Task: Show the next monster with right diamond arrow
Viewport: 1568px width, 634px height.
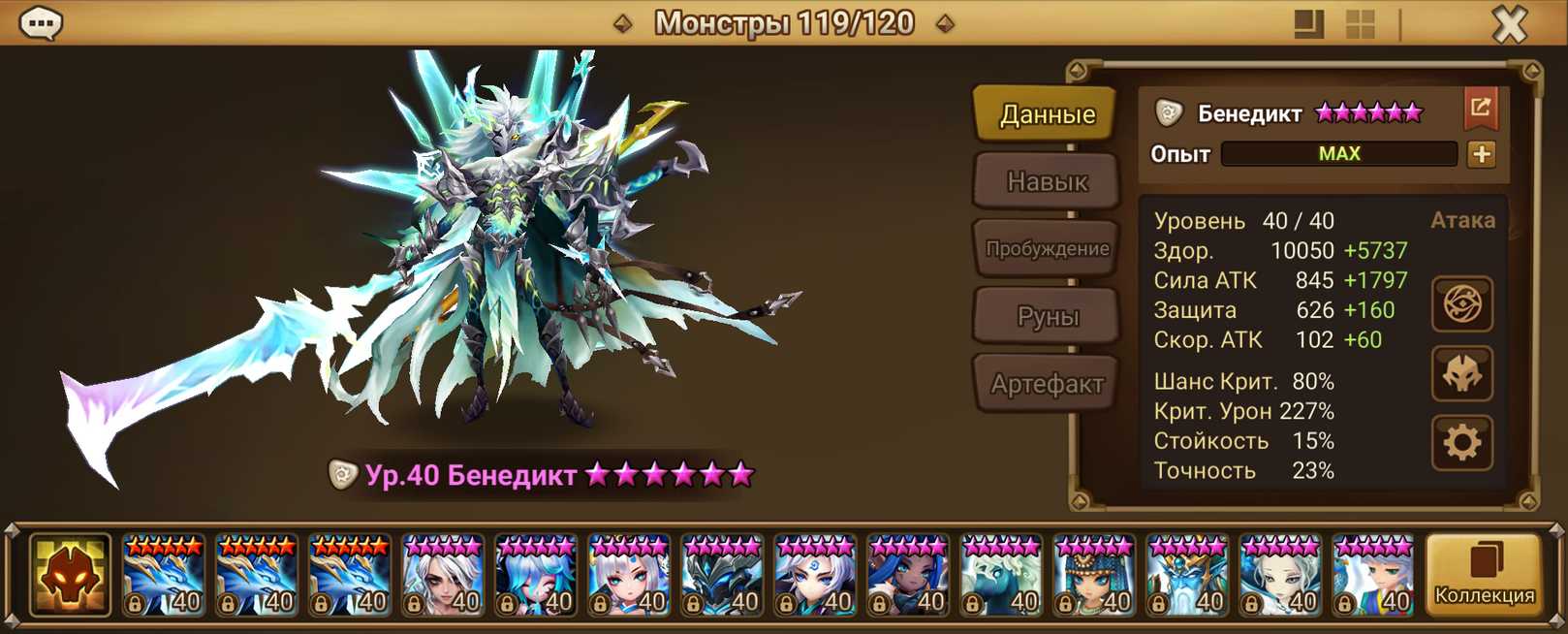Action: click(x=946, y=23)
